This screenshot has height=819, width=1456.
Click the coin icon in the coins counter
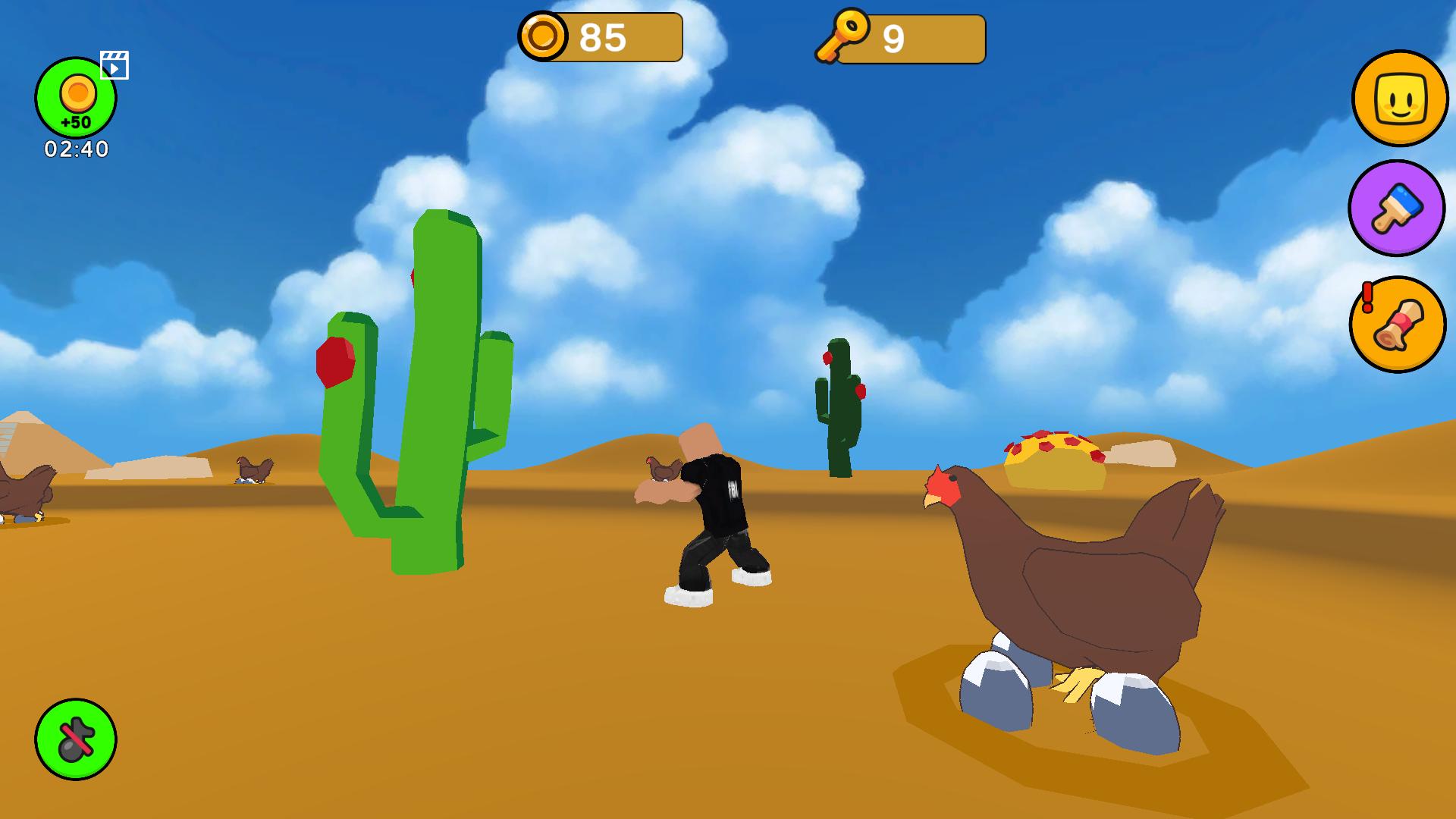pos(544,36)
